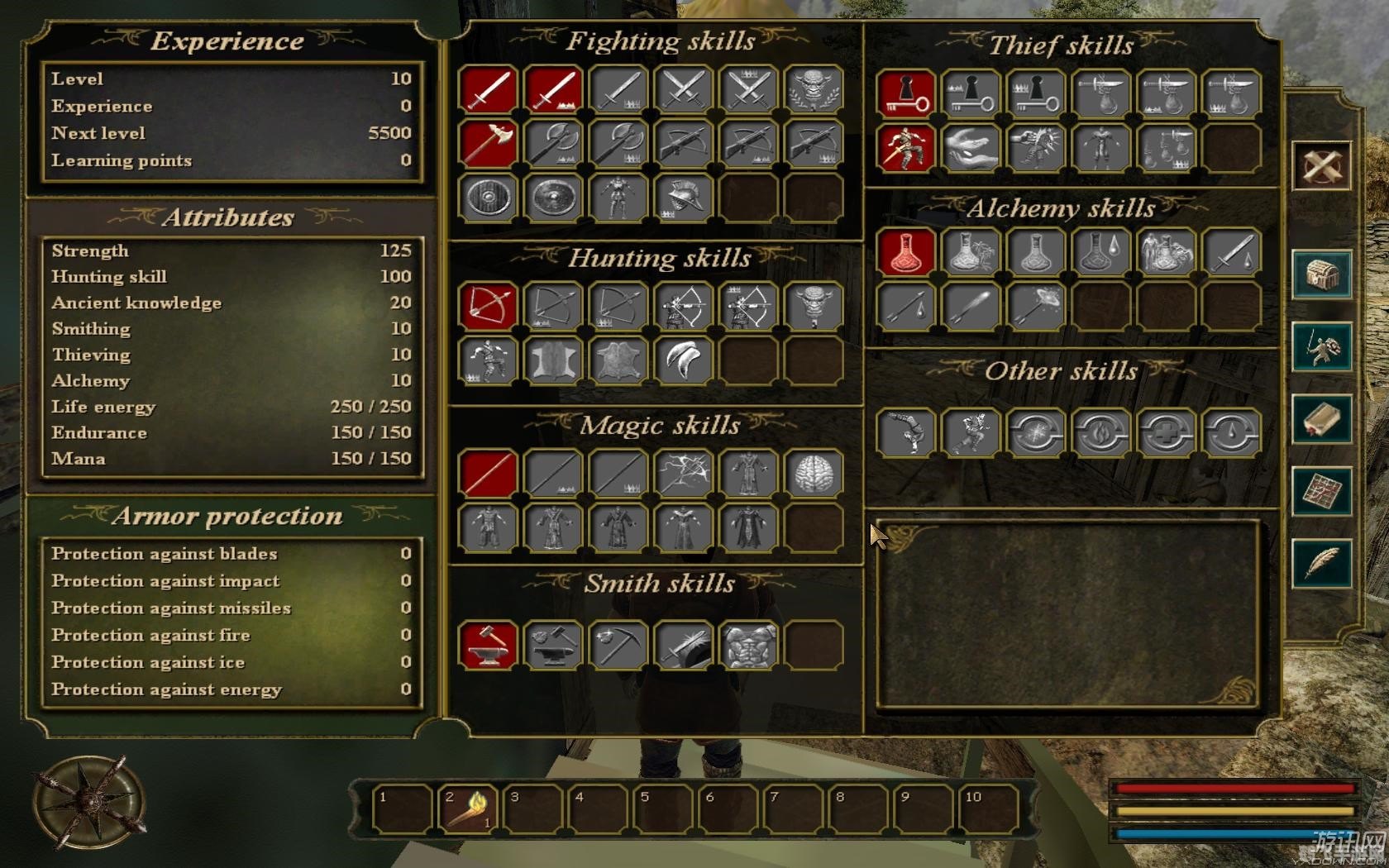This screenshot has width=1389, height=868.
Task: Open the inventory chest tab
Action: [1320, 274]
